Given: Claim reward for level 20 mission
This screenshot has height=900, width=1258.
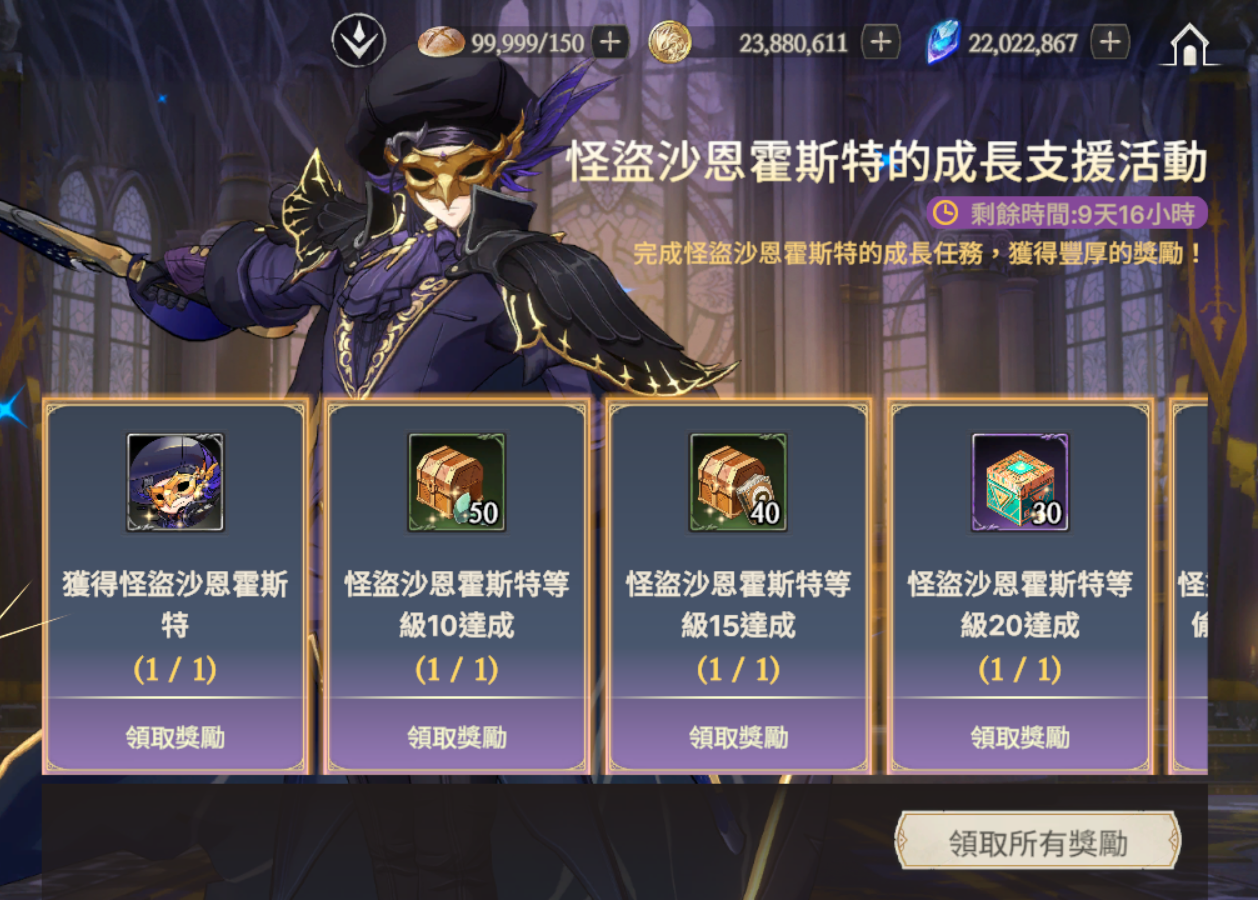Looking at the screenshot, I should pos(1020,737).
